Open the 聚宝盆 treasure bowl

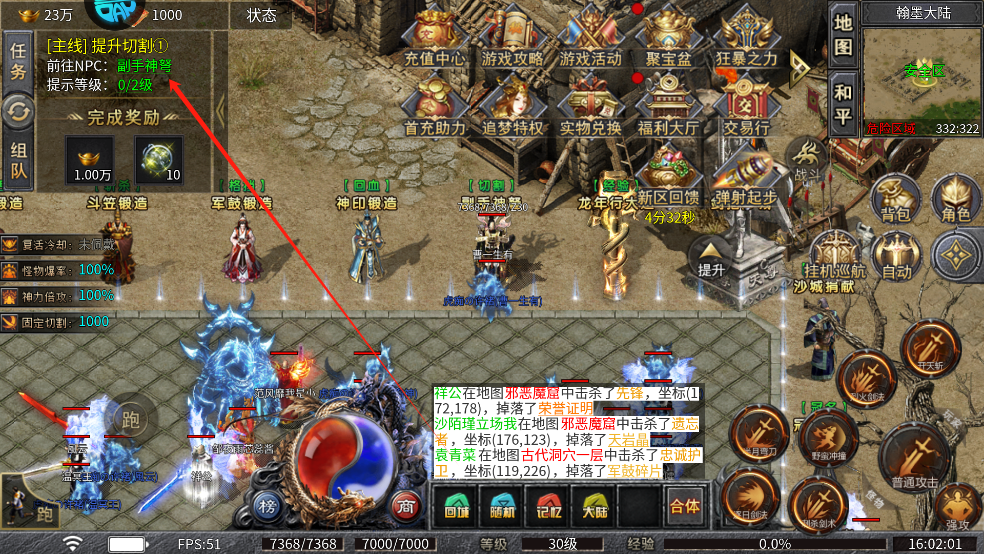tap(668, 40)
